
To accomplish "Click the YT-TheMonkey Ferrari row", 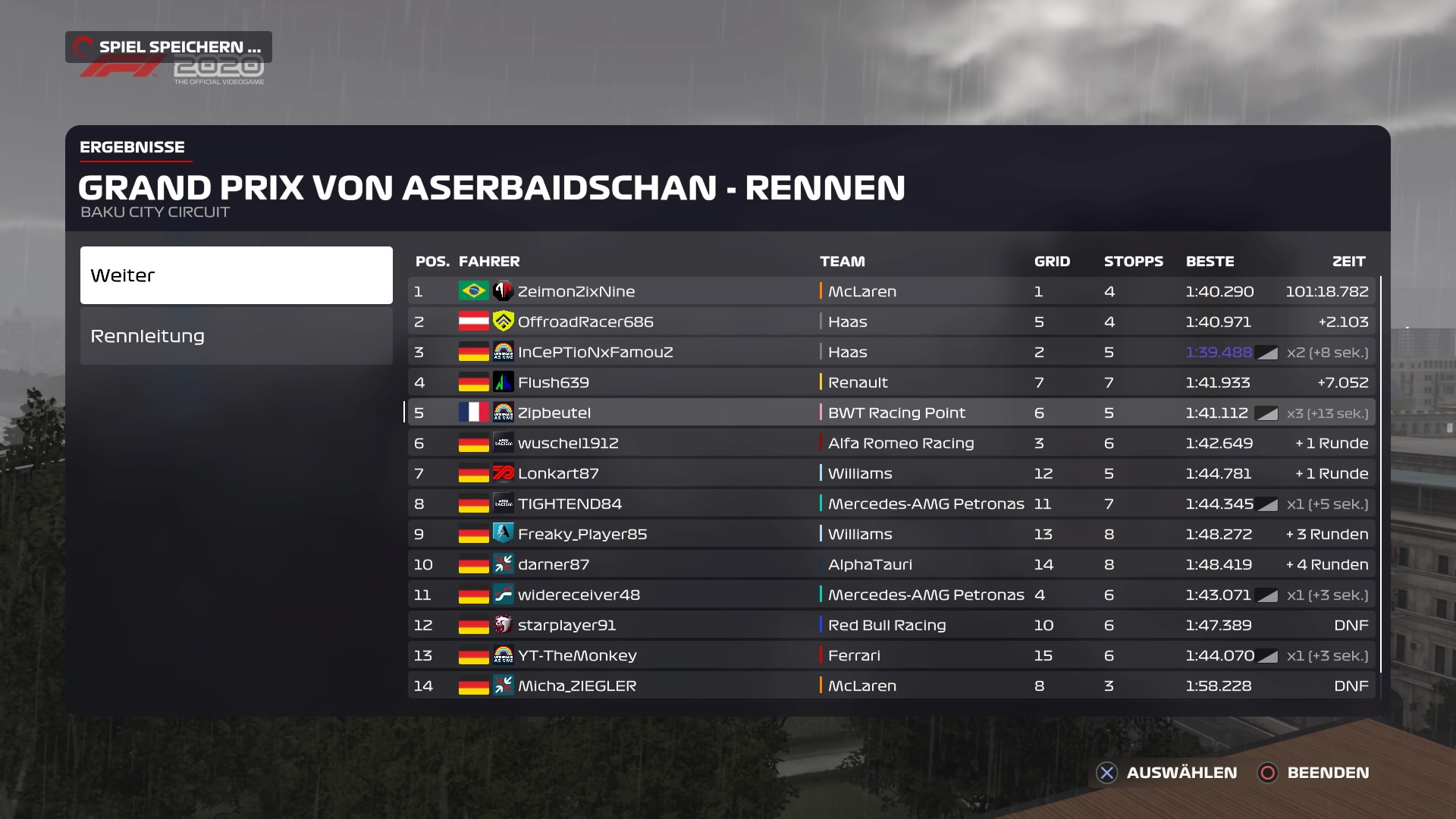I will [891, 655].
